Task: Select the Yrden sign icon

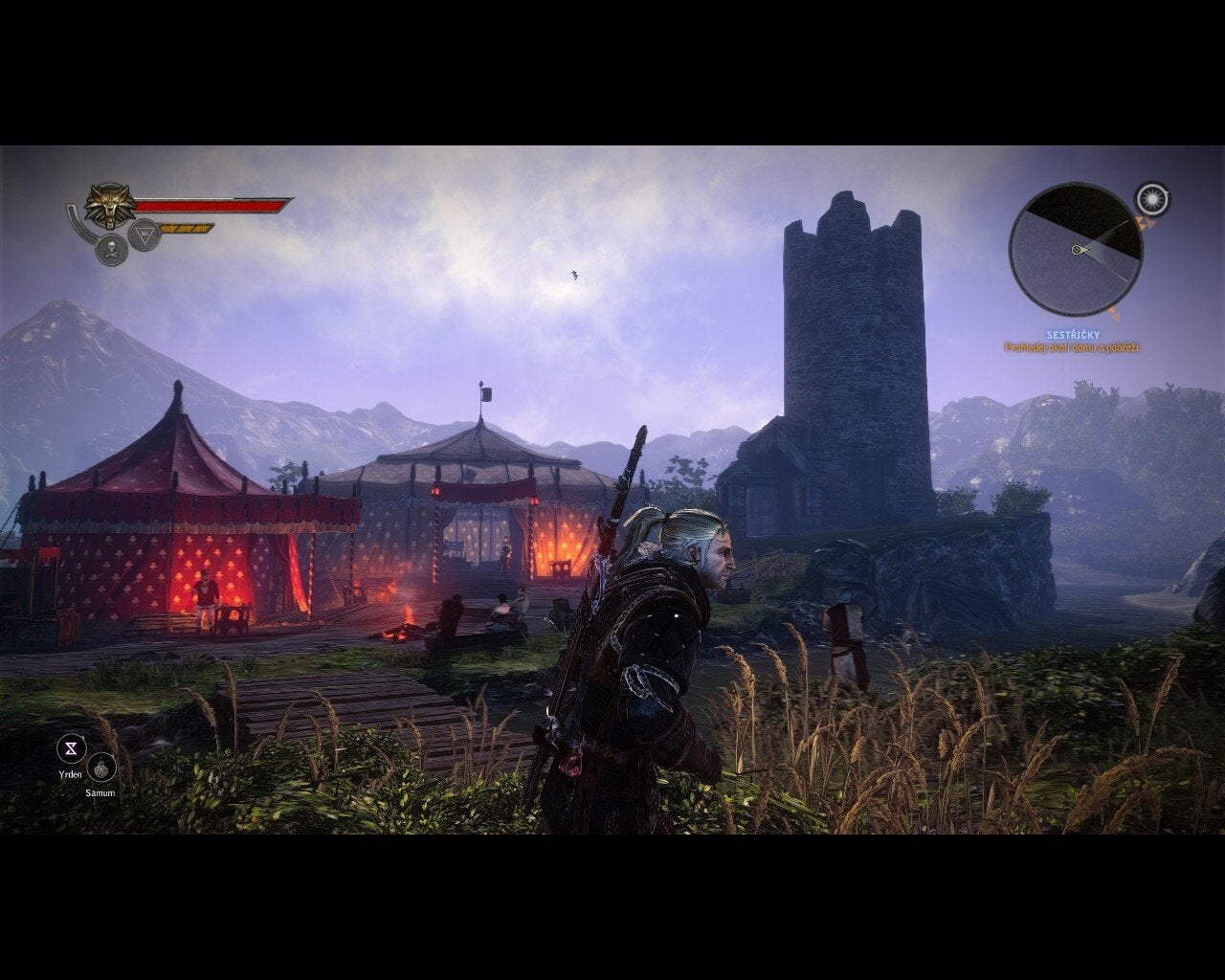Action: [71, 748]
